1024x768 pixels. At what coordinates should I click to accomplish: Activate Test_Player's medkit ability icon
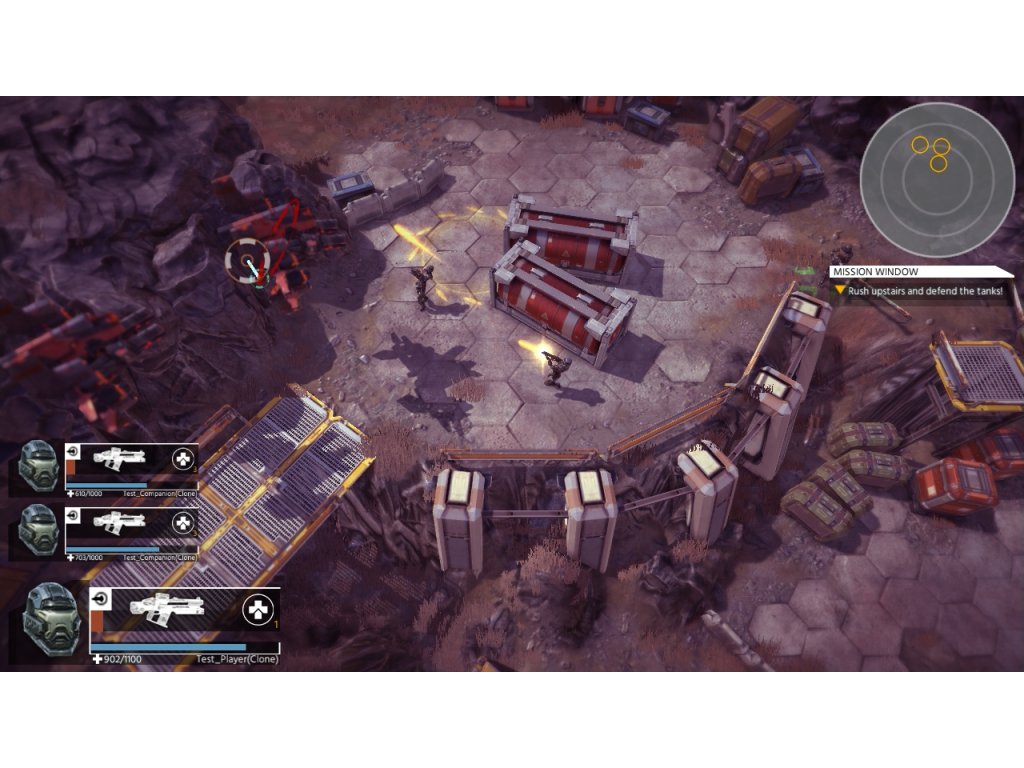(x=258, y=608)
